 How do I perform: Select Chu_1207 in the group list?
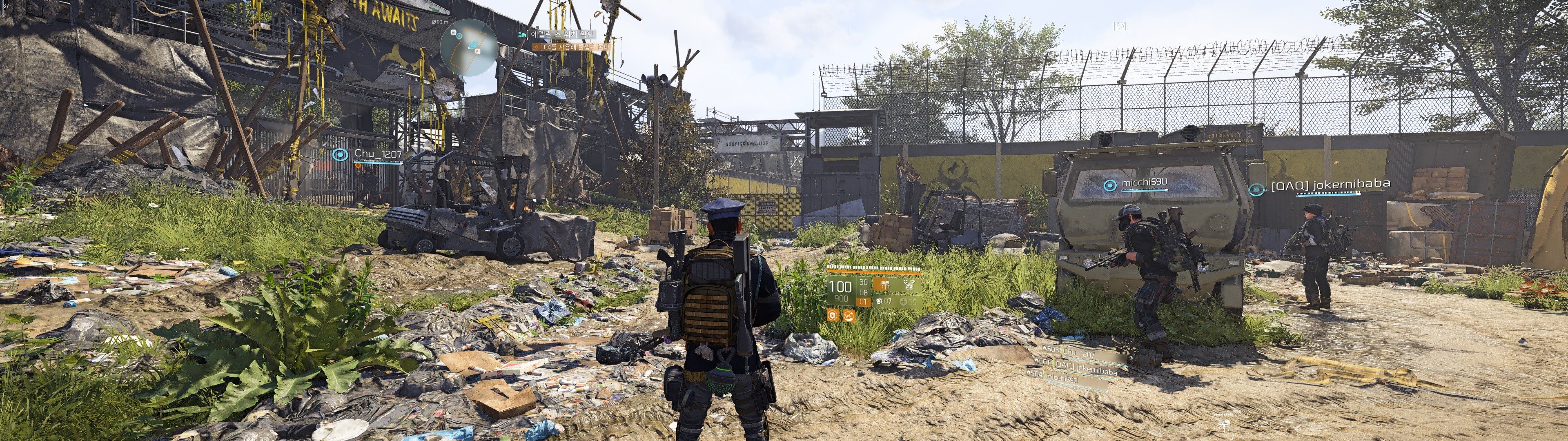click(x=1078, y=353)
